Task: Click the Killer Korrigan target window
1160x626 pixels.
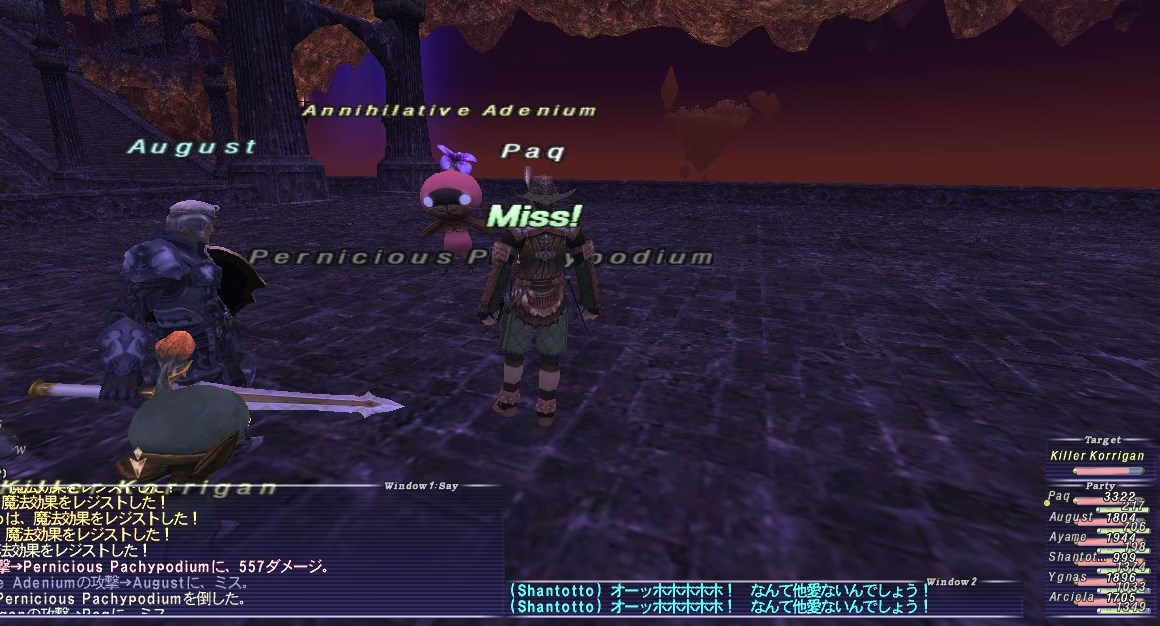Action: pos(1099,456)
